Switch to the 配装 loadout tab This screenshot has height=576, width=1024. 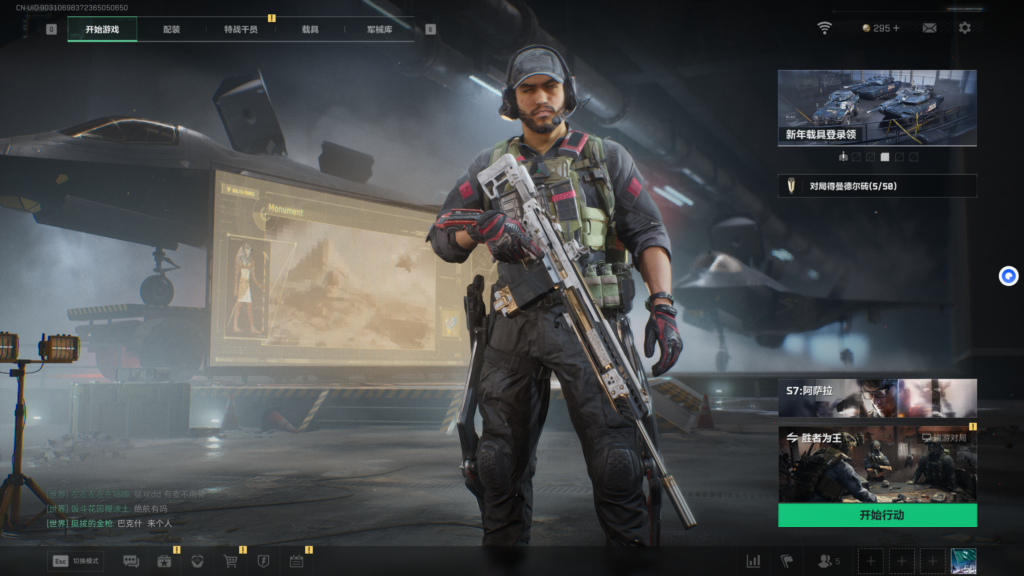(172, 30)
